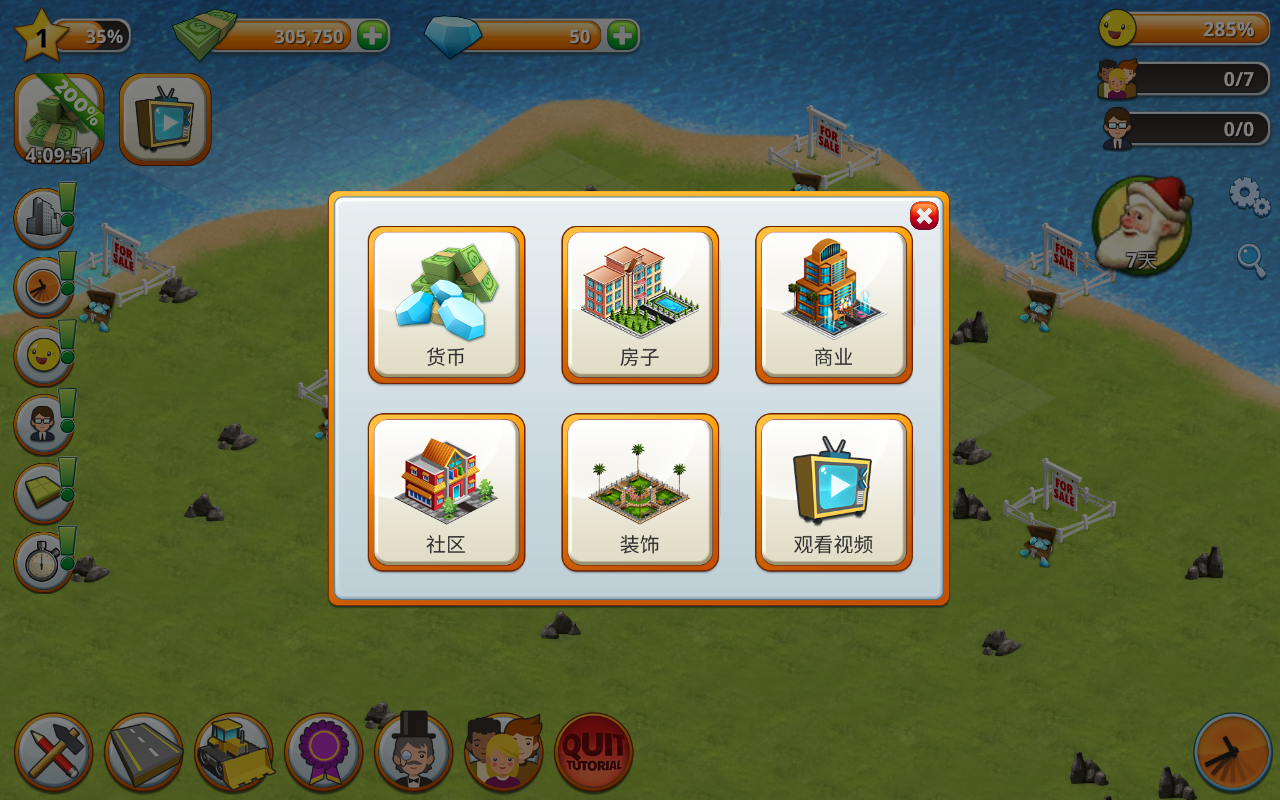Add more diamonds with the plus button
1280x800 pixels.
pos(622,36)
